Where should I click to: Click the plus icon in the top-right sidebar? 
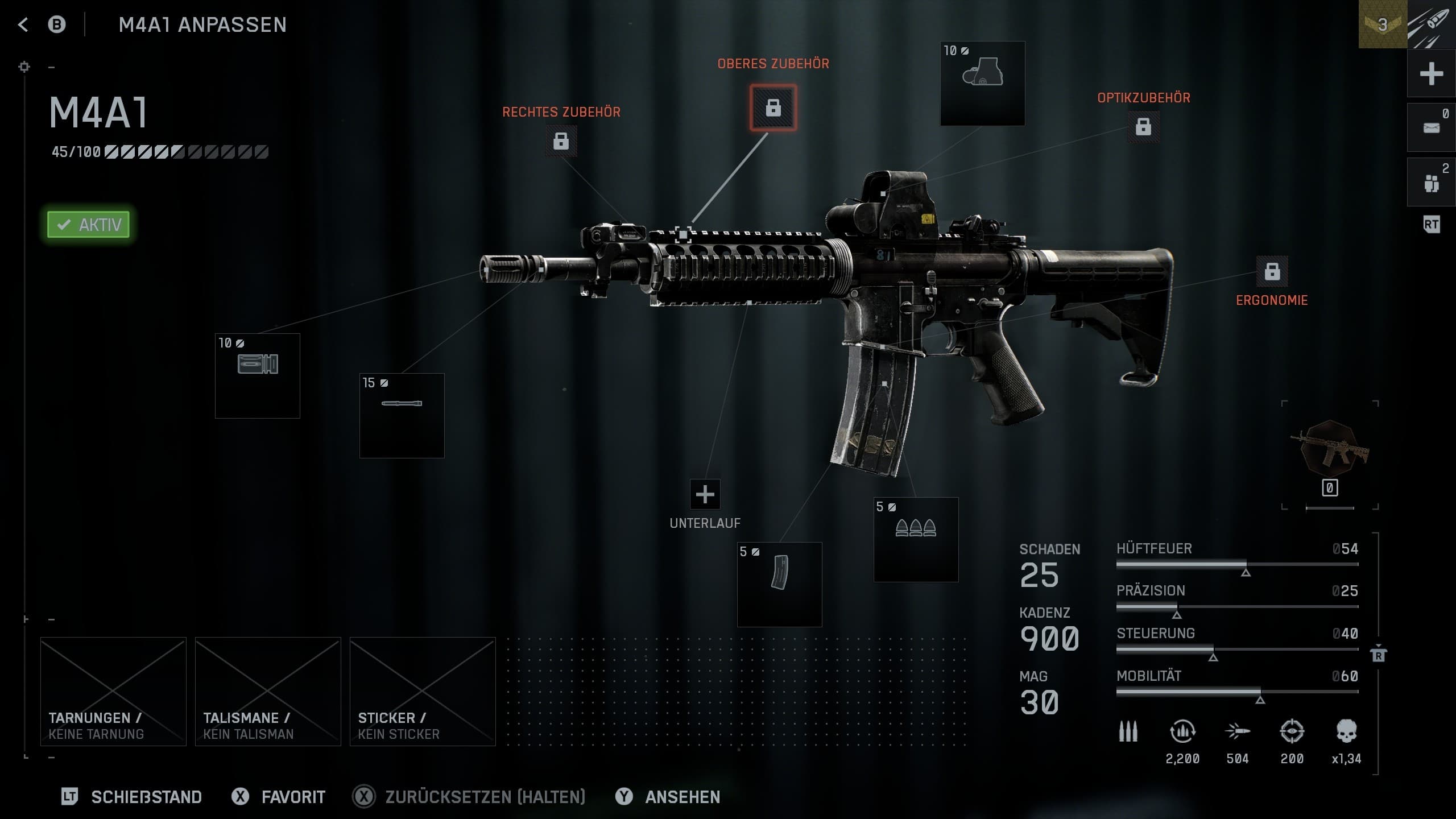coord(1431,74)
